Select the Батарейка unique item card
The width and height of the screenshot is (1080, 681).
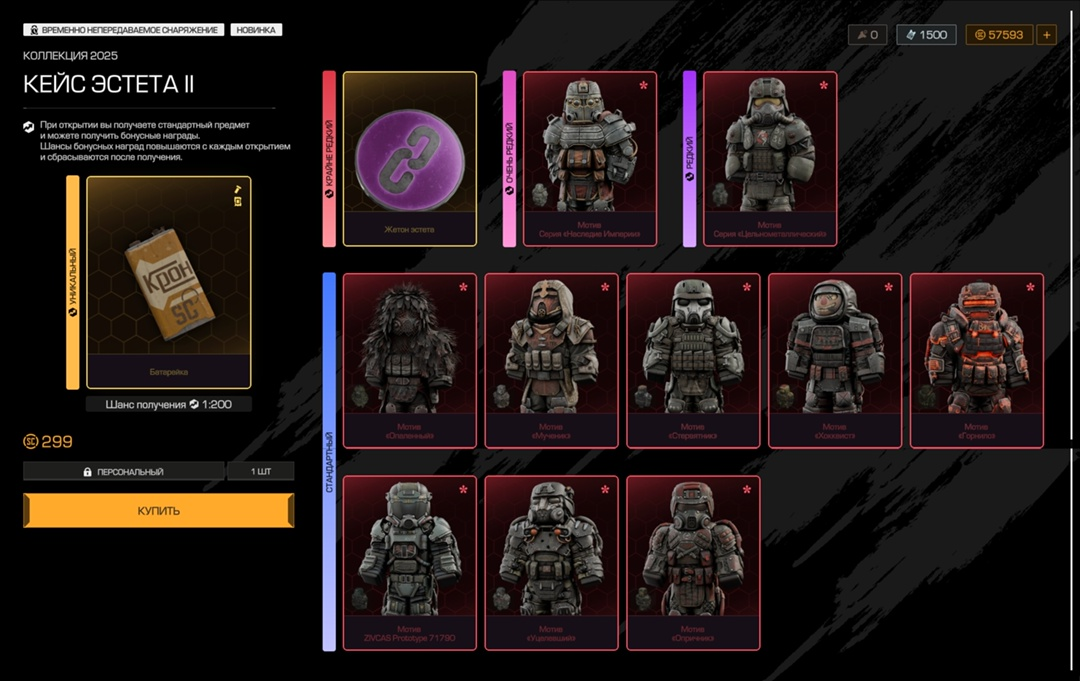tap(168, 282)
